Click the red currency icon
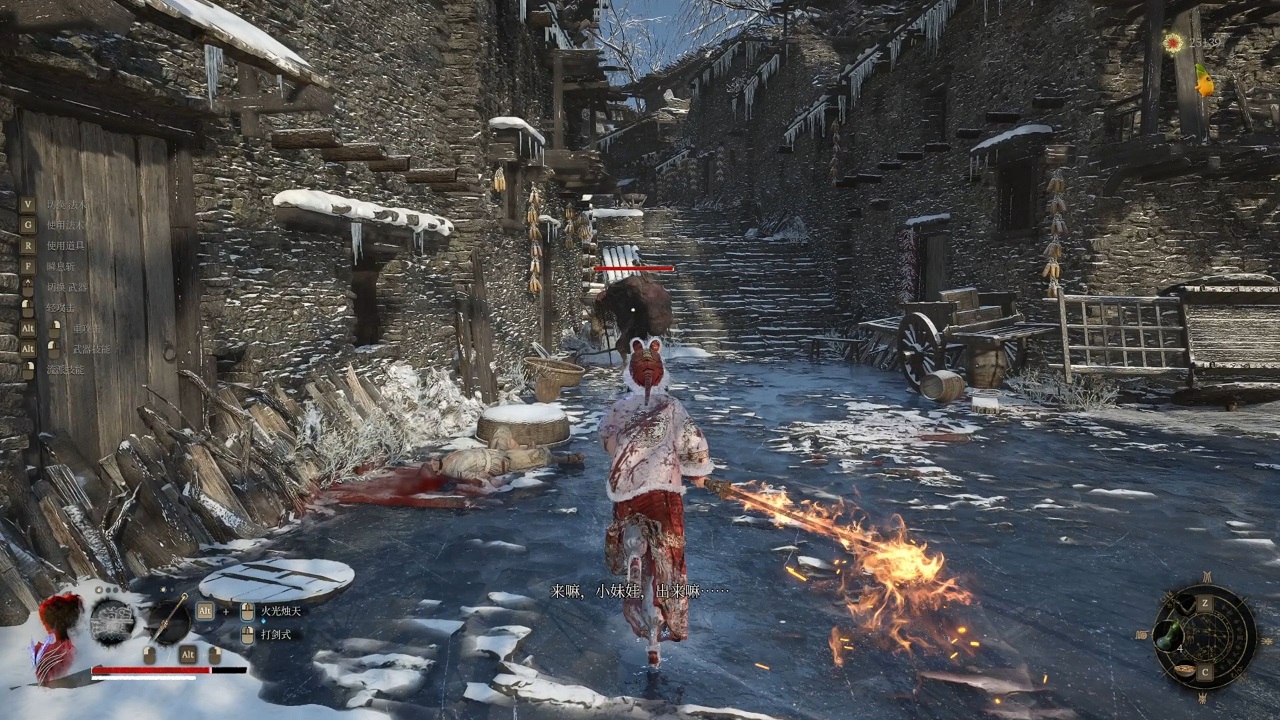 point(1172,42)
